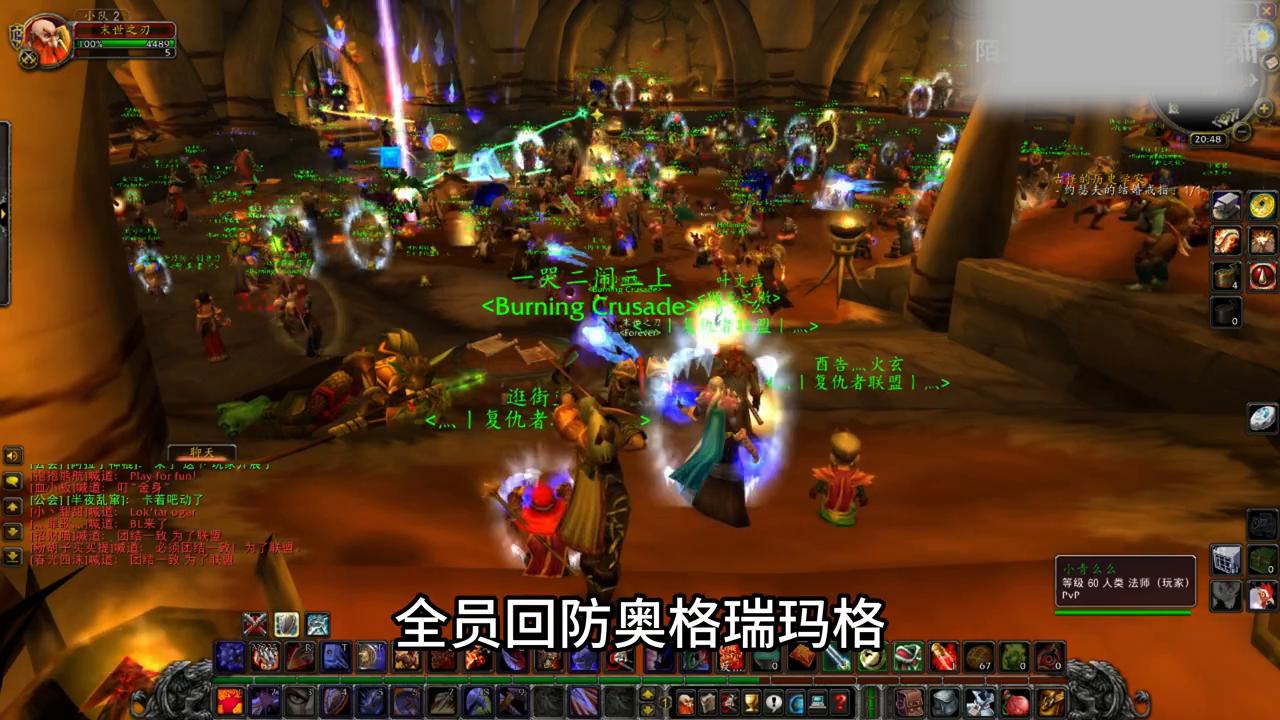Click the red droplet emblem icon on the right sidebar

(x=1262, y=276)
